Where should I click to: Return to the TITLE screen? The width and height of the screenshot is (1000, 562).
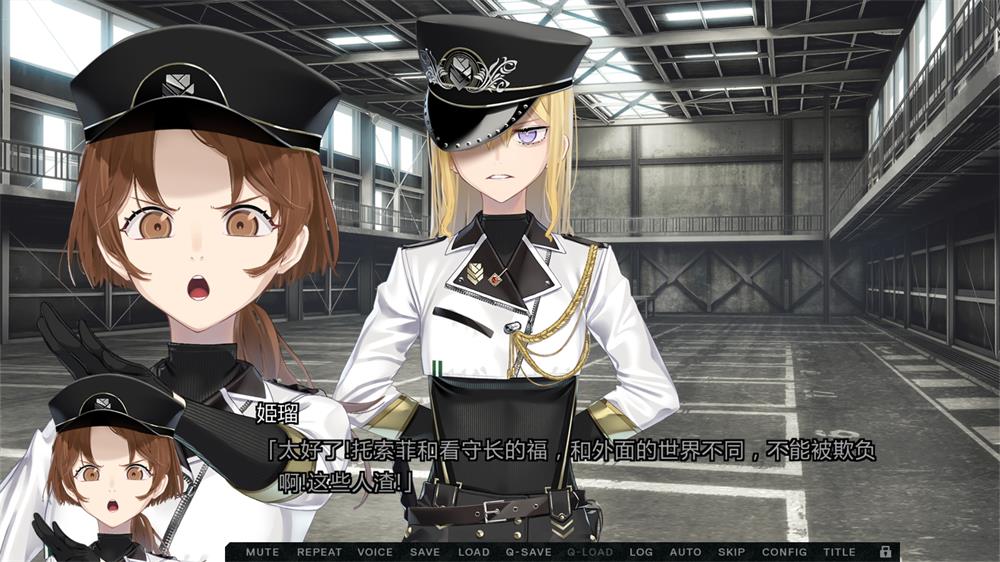pos(839,552)
